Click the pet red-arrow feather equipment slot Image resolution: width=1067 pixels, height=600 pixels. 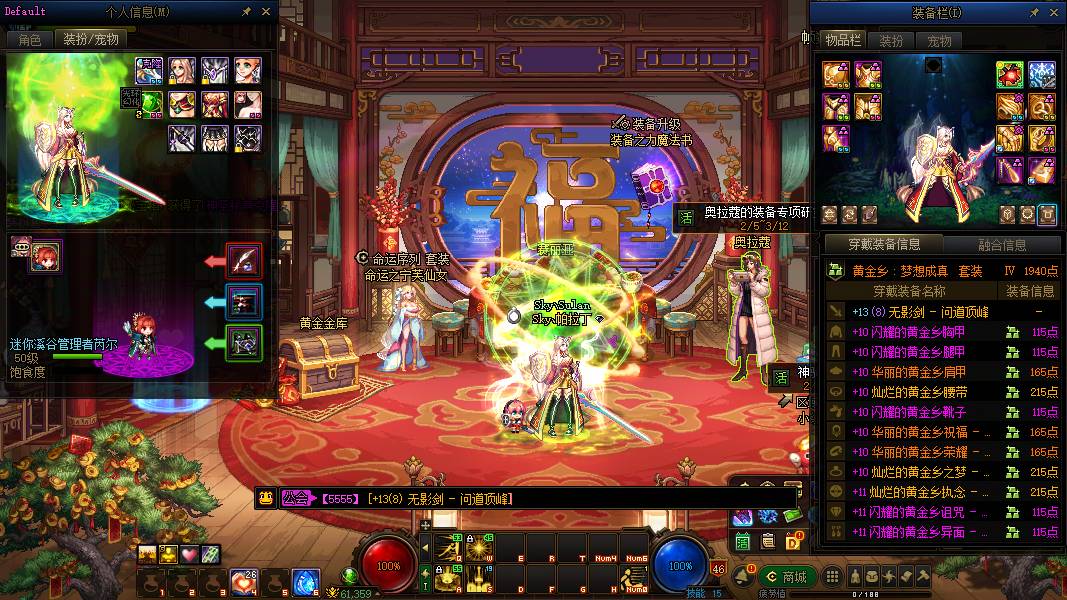245,262
